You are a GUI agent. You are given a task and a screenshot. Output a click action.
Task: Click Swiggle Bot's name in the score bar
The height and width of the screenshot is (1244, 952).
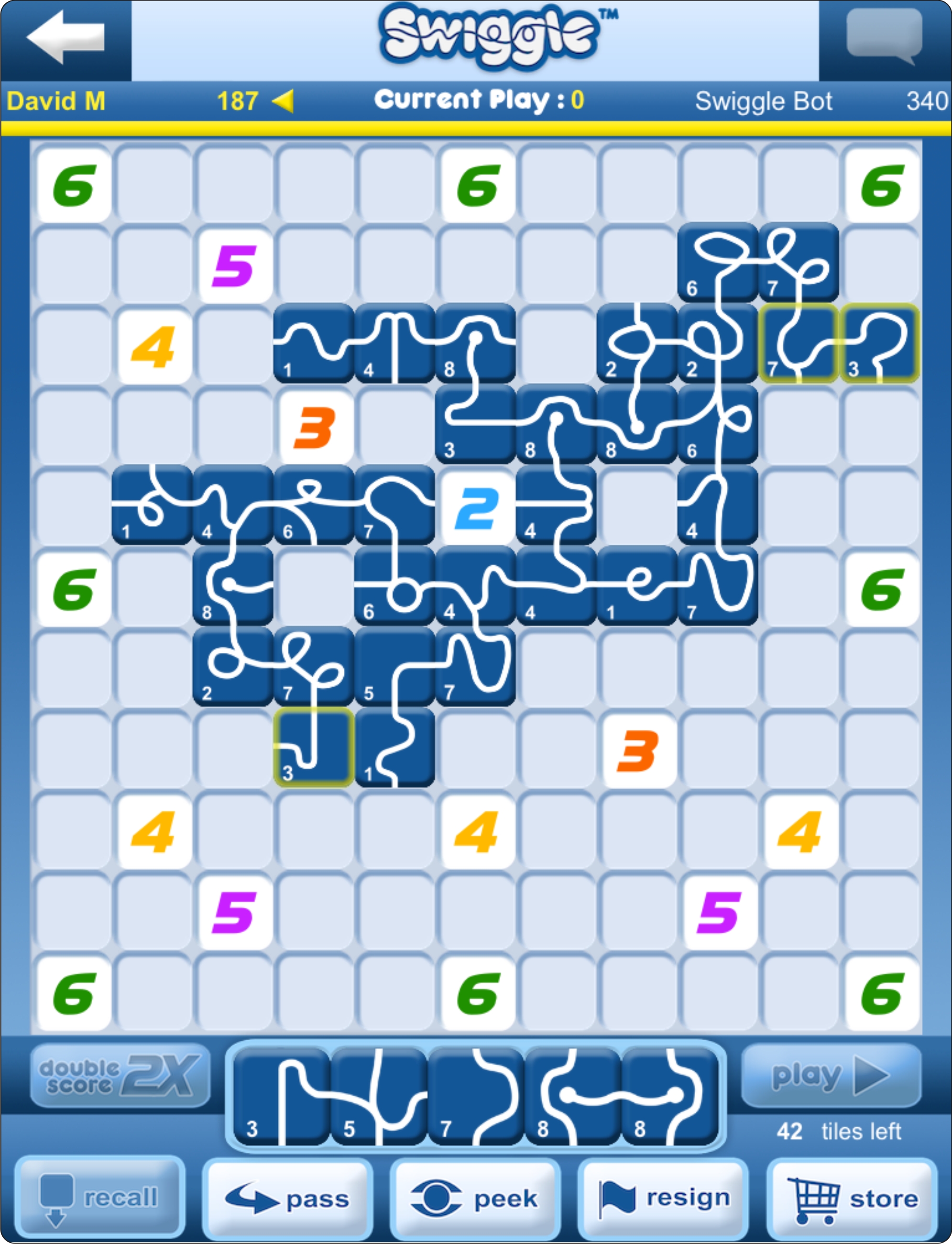(765, 101)
